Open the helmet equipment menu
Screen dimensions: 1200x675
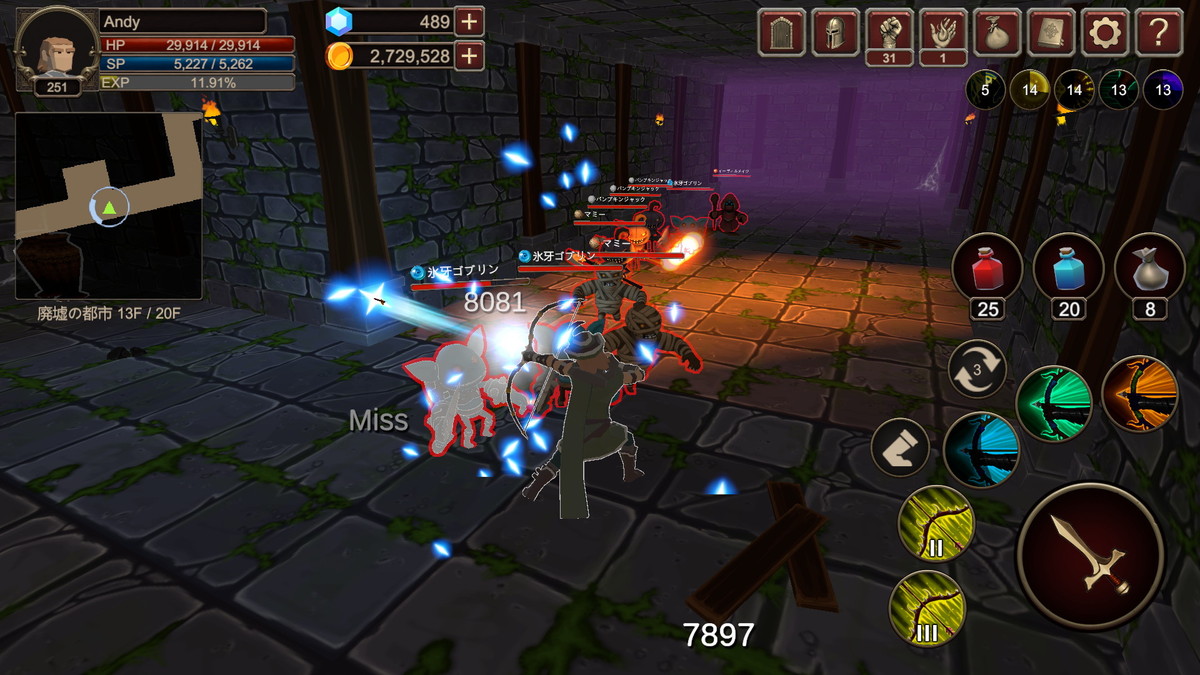pos(835,32)
